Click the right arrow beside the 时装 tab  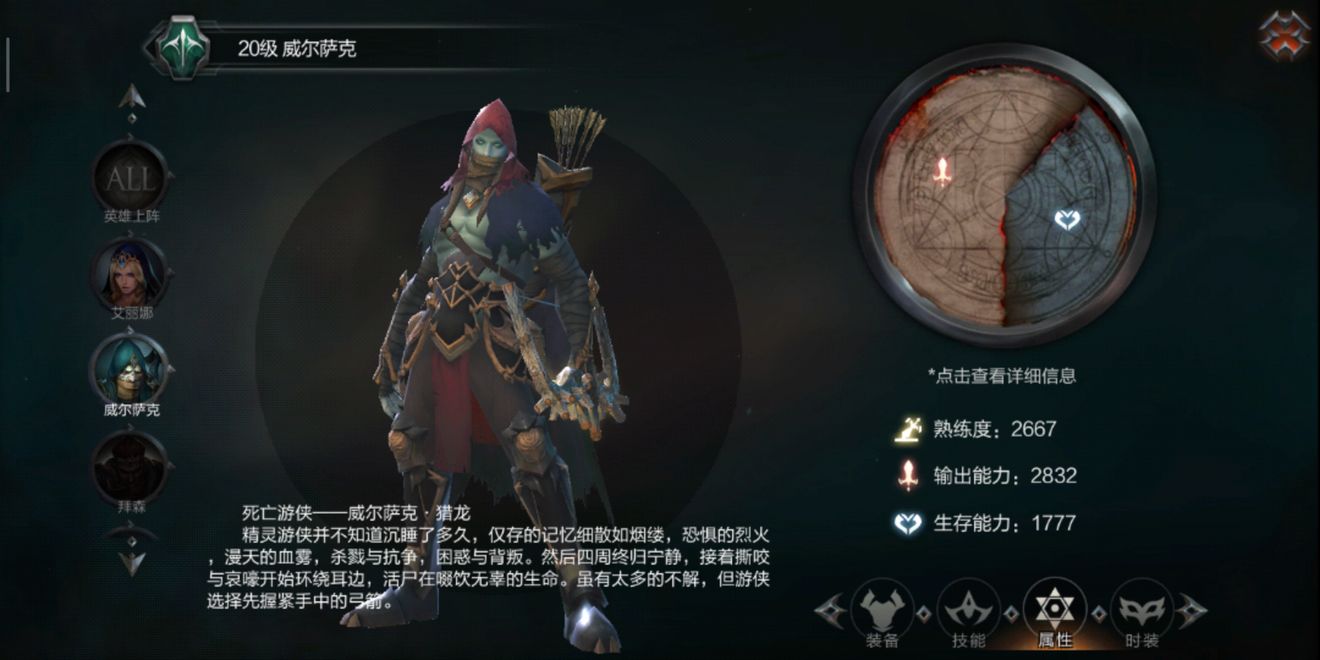[x=1192, y=610]
